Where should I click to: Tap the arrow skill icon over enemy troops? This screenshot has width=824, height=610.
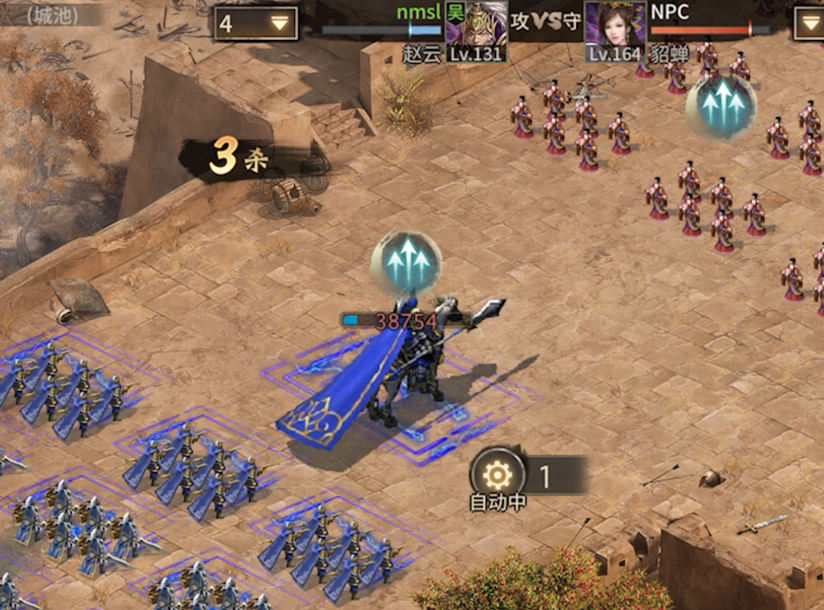[x=720, y=105]
